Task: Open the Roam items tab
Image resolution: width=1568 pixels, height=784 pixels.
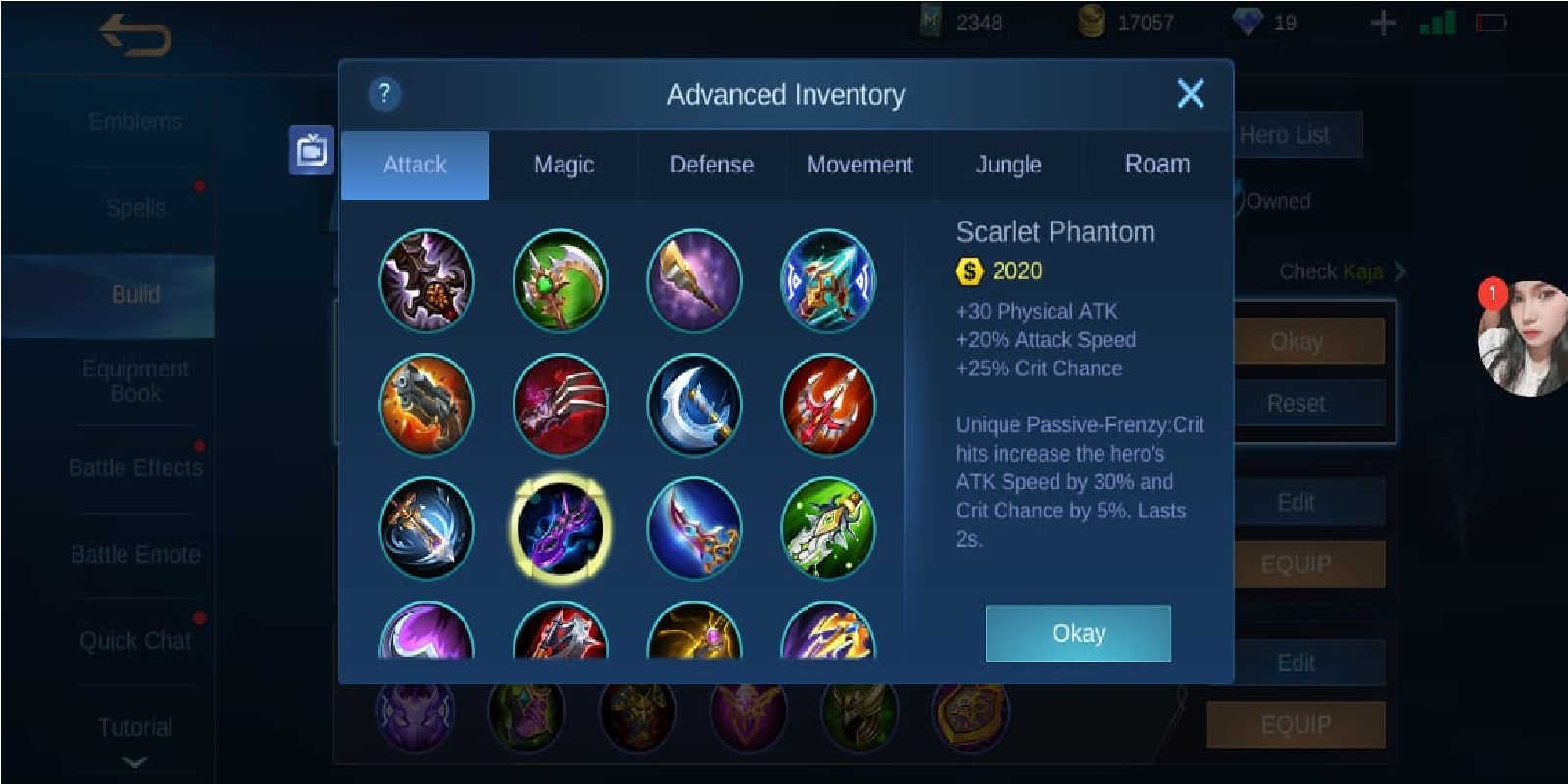Action: [x=1156, y=165]
